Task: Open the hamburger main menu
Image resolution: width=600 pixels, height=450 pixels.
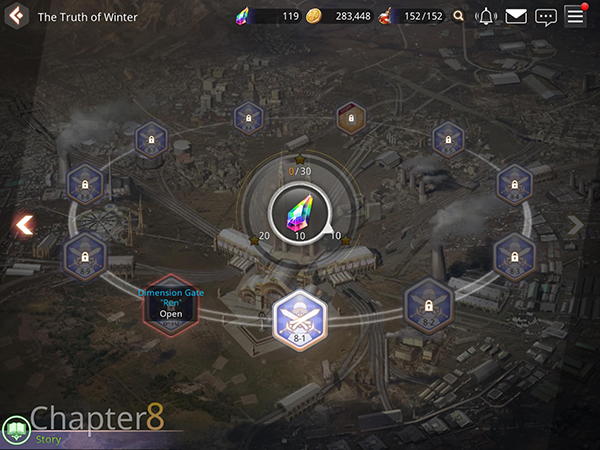Action: (575, 15)
